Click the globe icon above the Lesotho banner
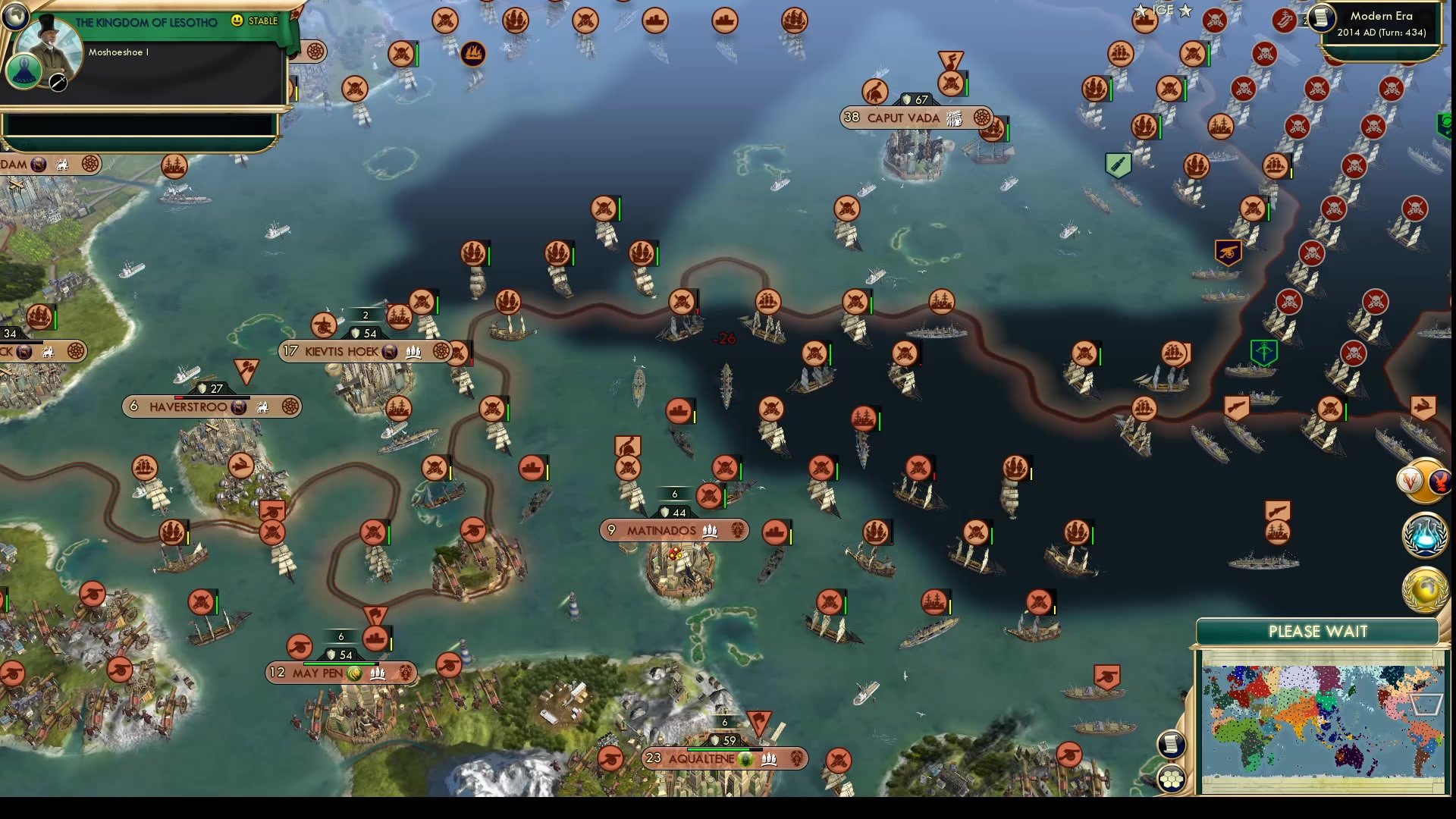 15,17
